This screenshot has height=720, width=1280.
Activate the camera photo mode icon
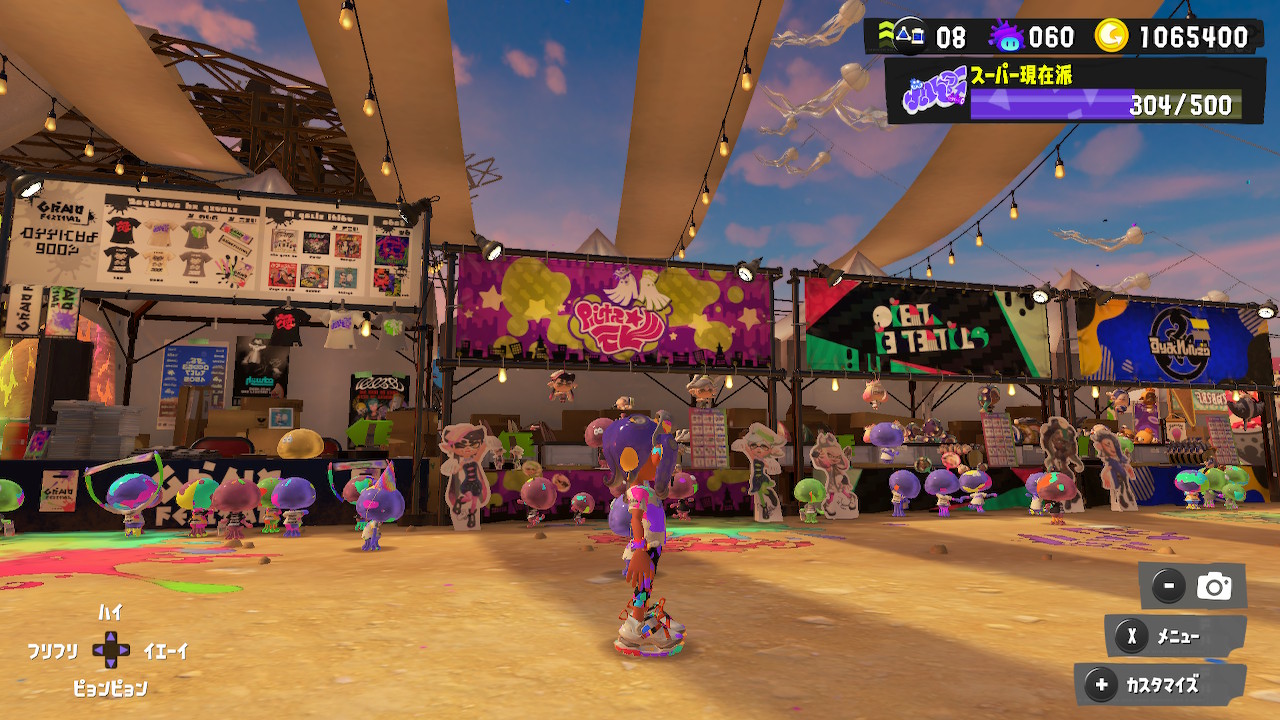coord(1214,587)
